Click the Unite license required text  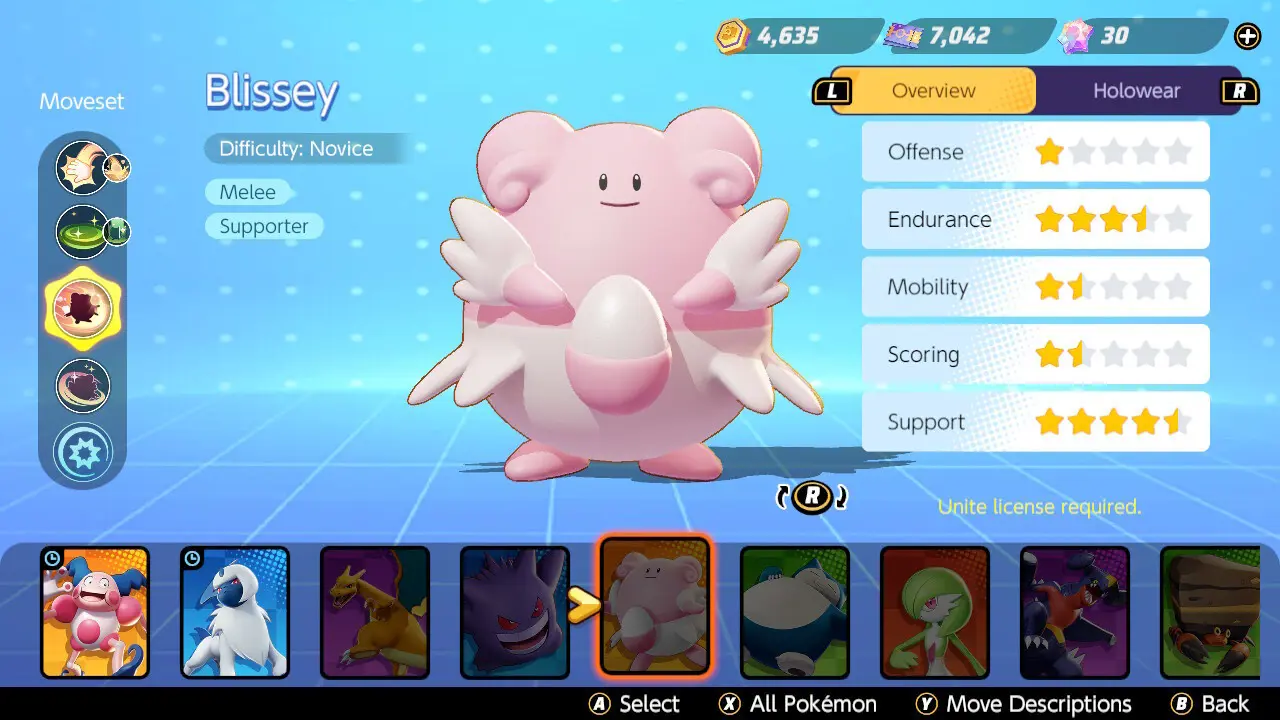point(1038,507)
